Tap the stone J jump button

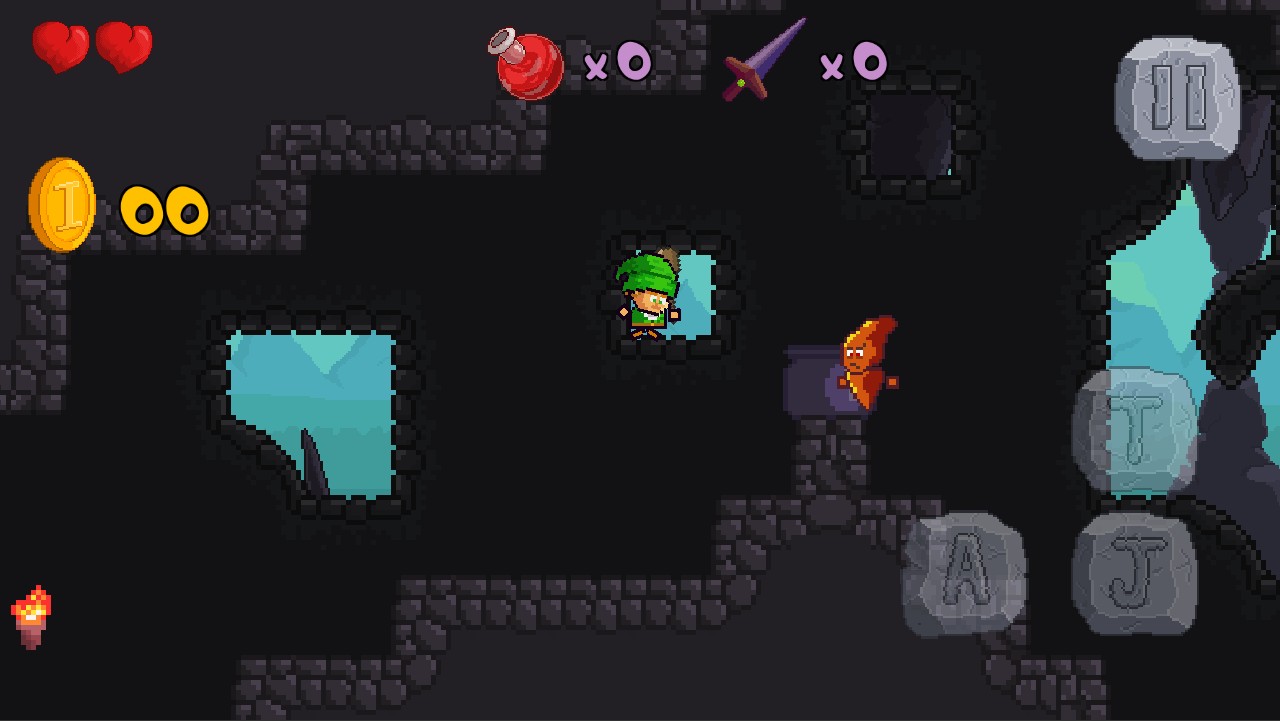(x=1135, y=574)
